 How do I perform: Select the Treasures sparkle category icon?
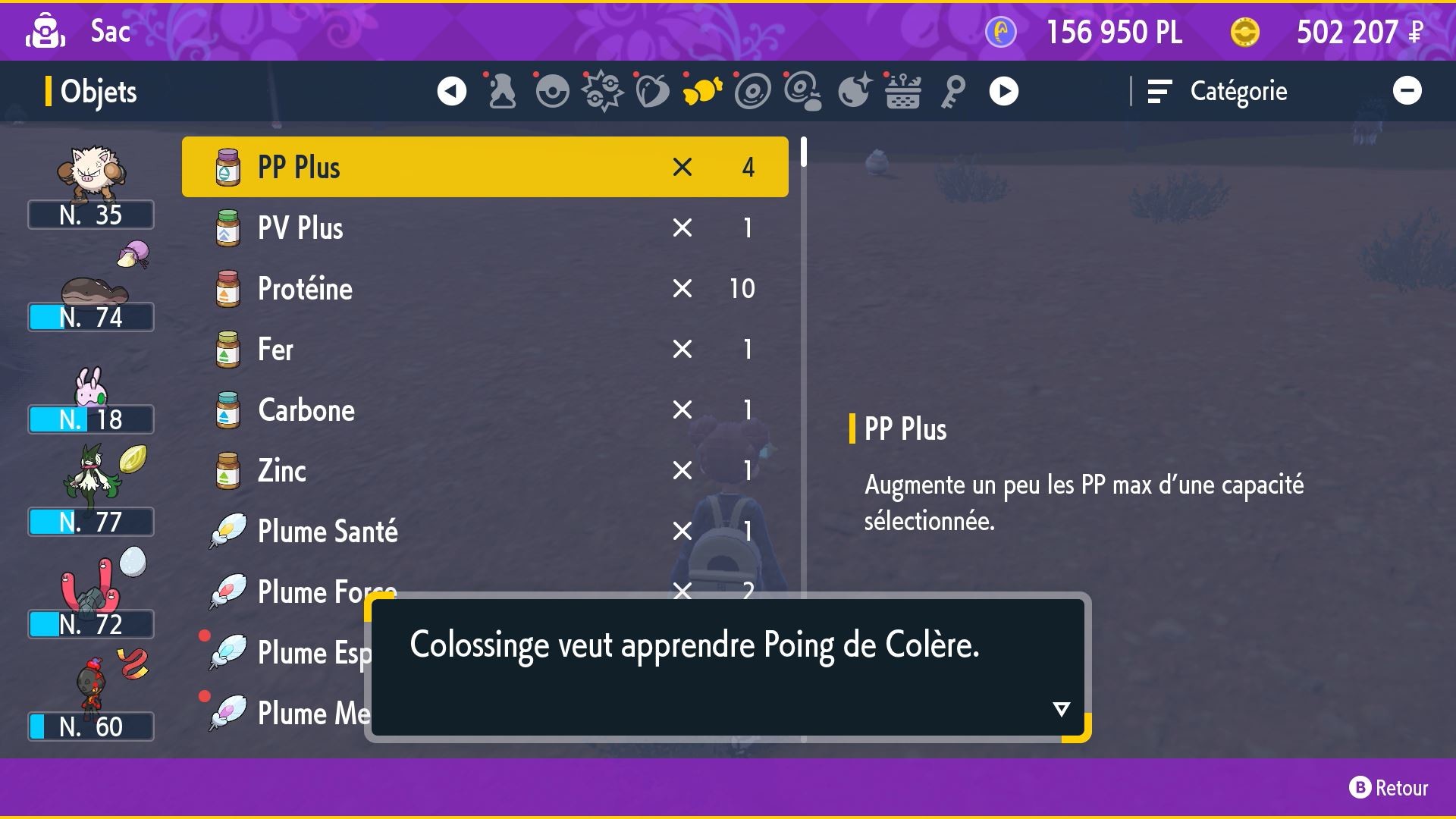click(x=854, y=90)
